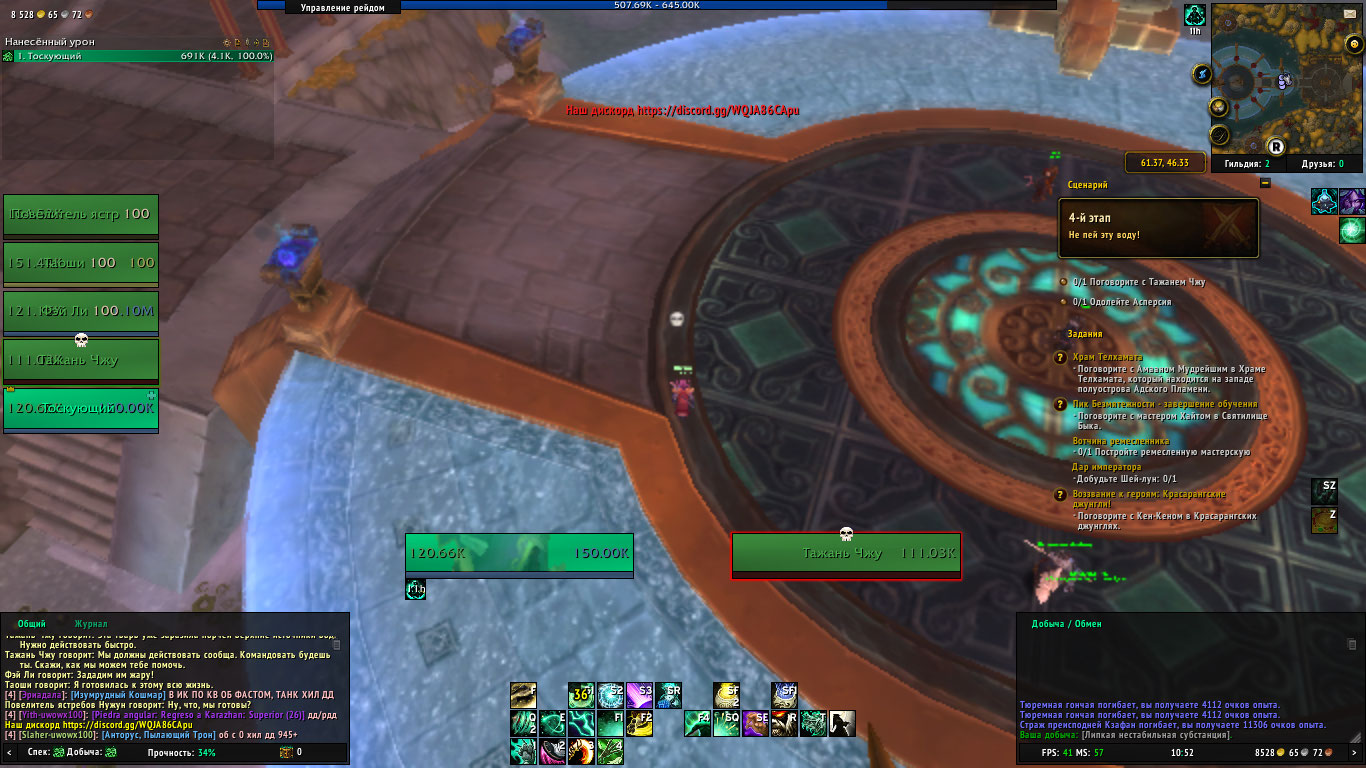Viewport: 1366px width, 768px height.
Task: Select the Дар императора quest in tracker
Action: [1107, 467]
